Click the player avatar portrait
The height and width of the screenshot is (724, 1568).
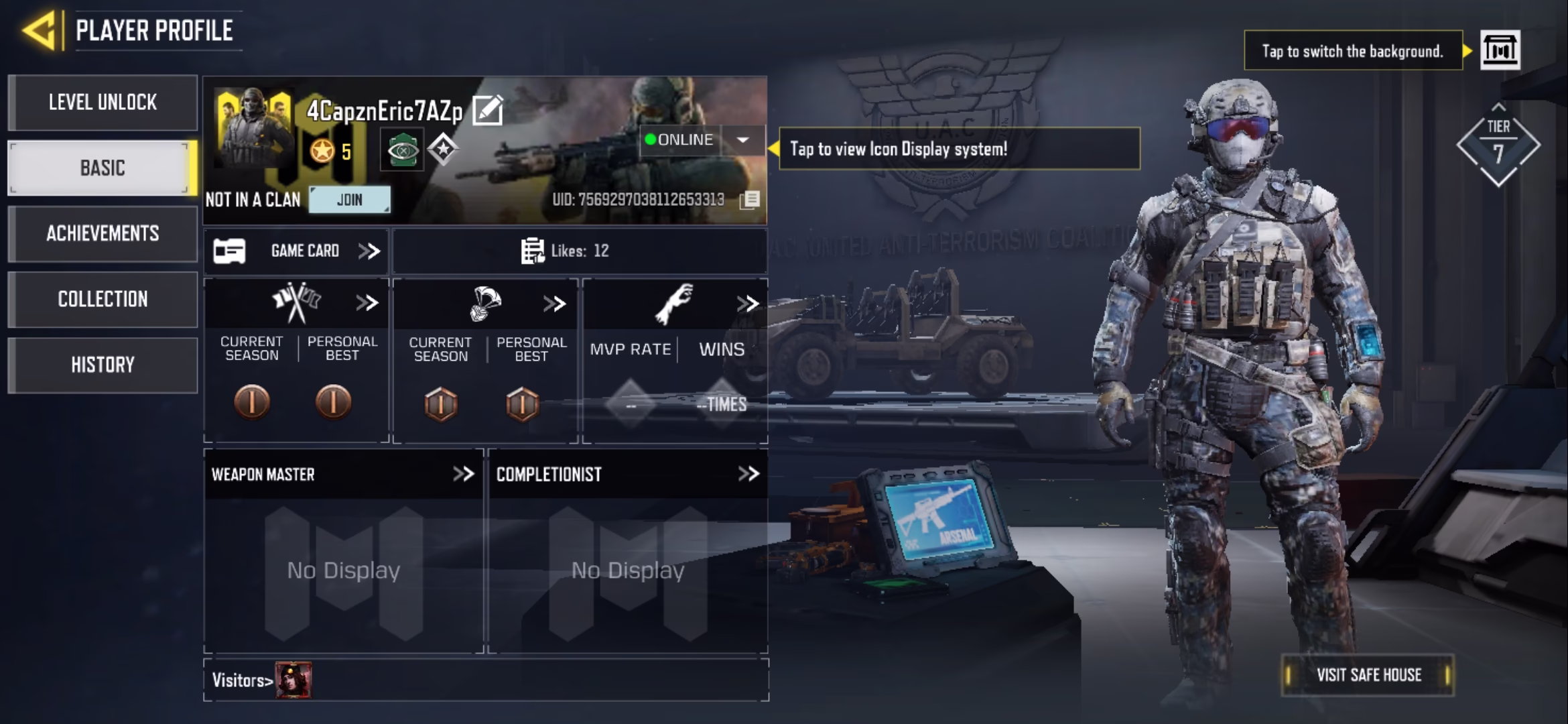(x=253, y=127)
